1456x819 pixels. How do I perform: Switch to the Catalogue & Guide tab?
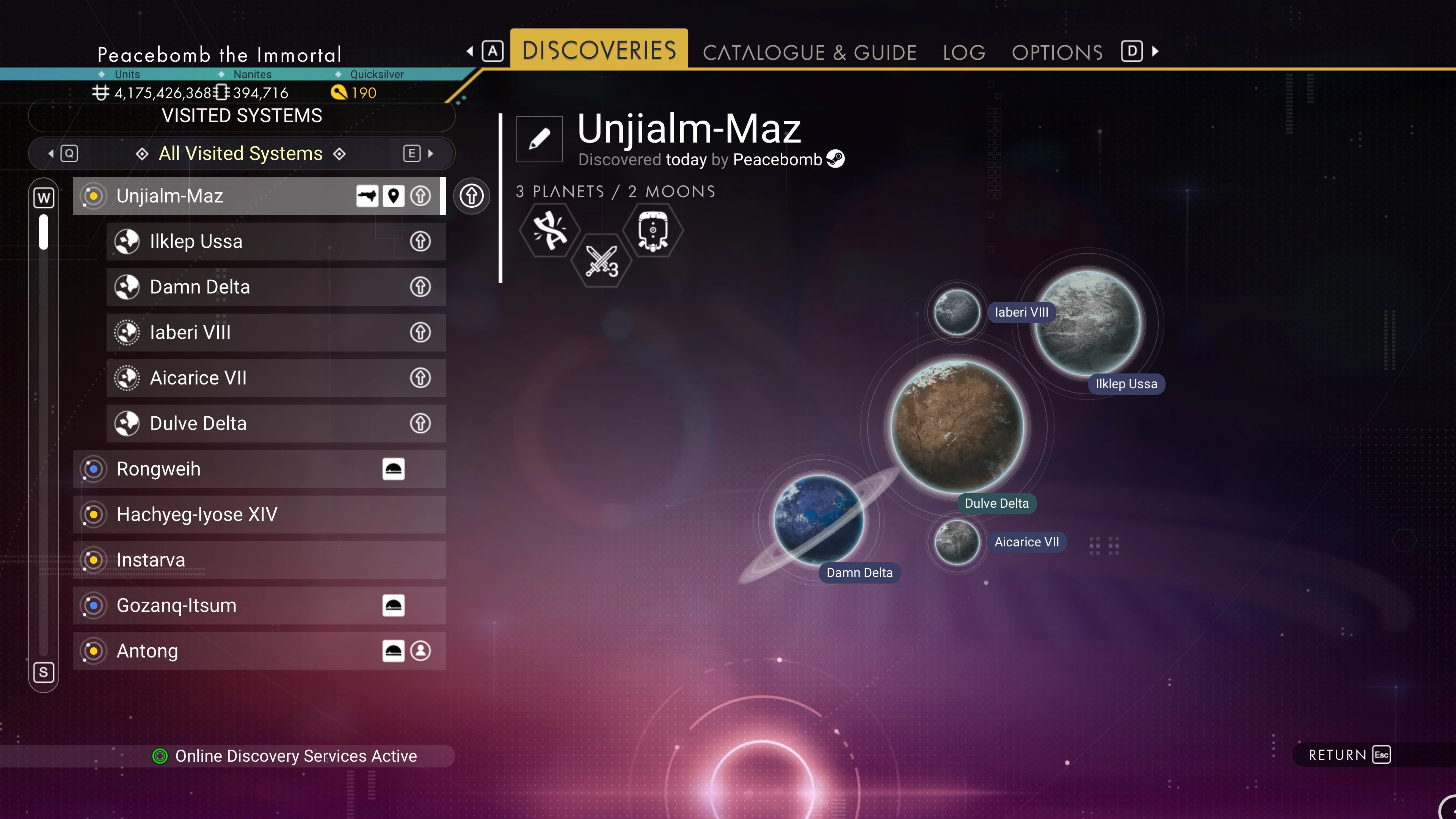(x=809, y=53)
